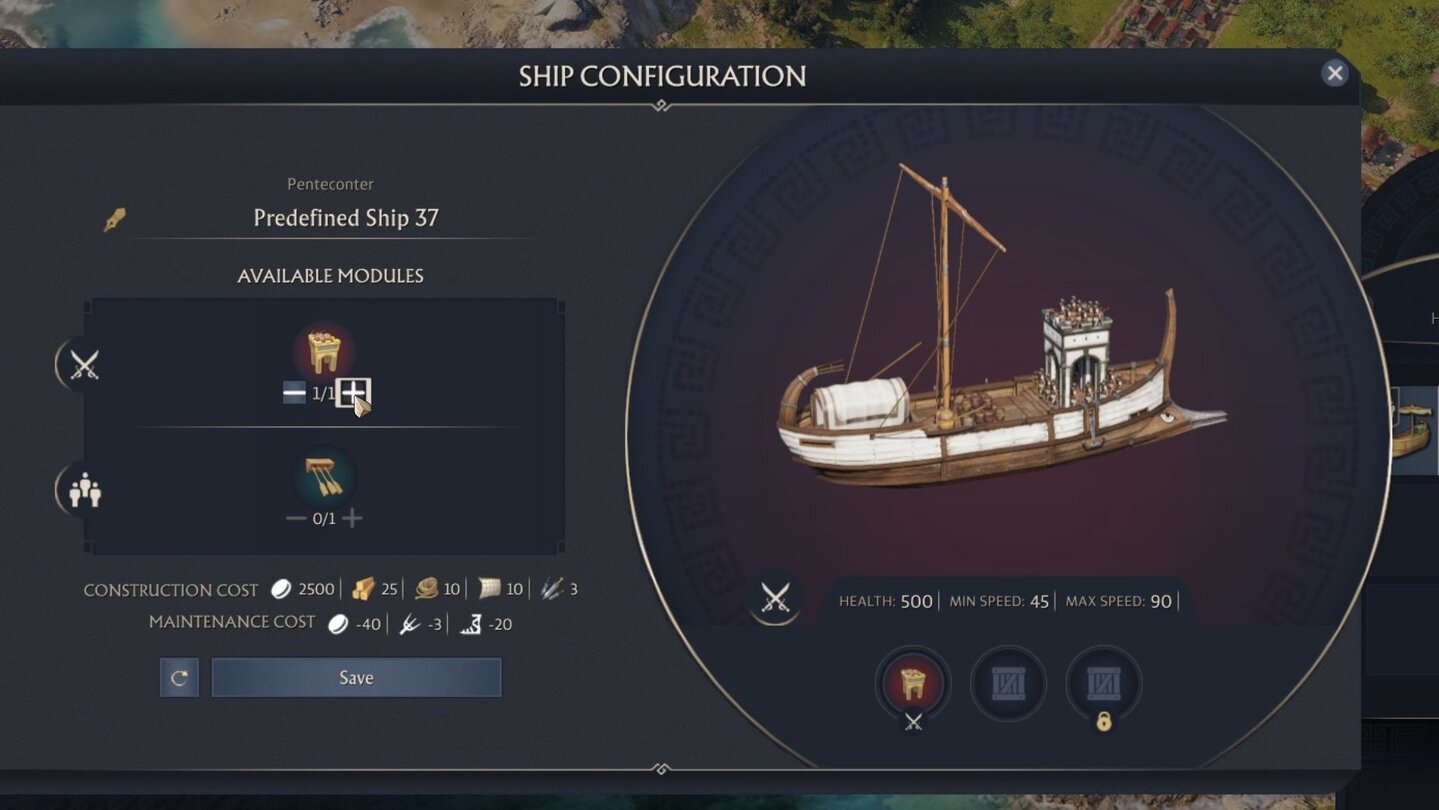Increase the tower module count
The image size is (1439, 810).
[x=352, y=393]
